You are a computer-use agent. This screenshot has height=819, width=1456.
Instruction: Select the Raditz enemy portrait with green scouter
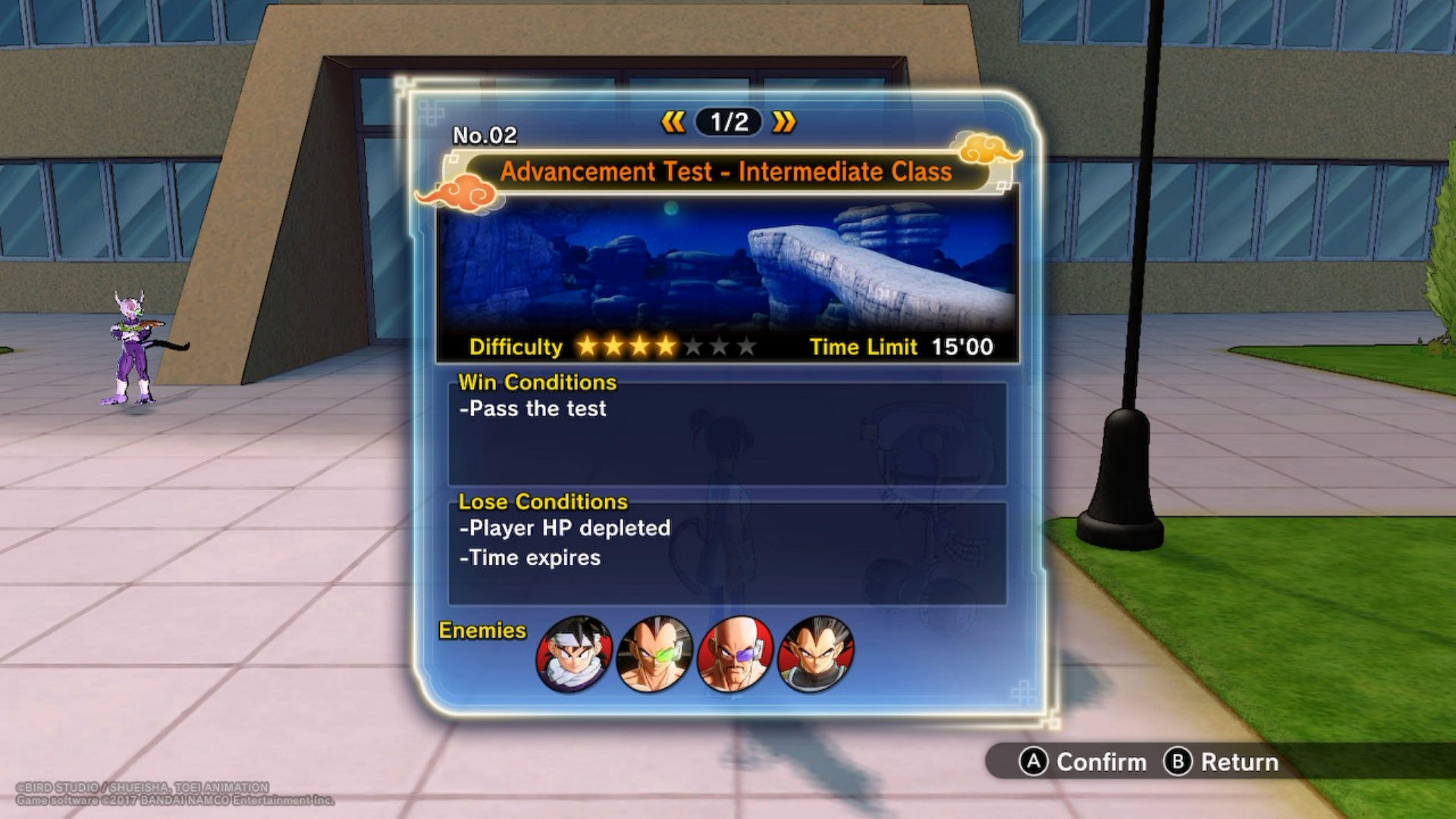click(655, 654)
